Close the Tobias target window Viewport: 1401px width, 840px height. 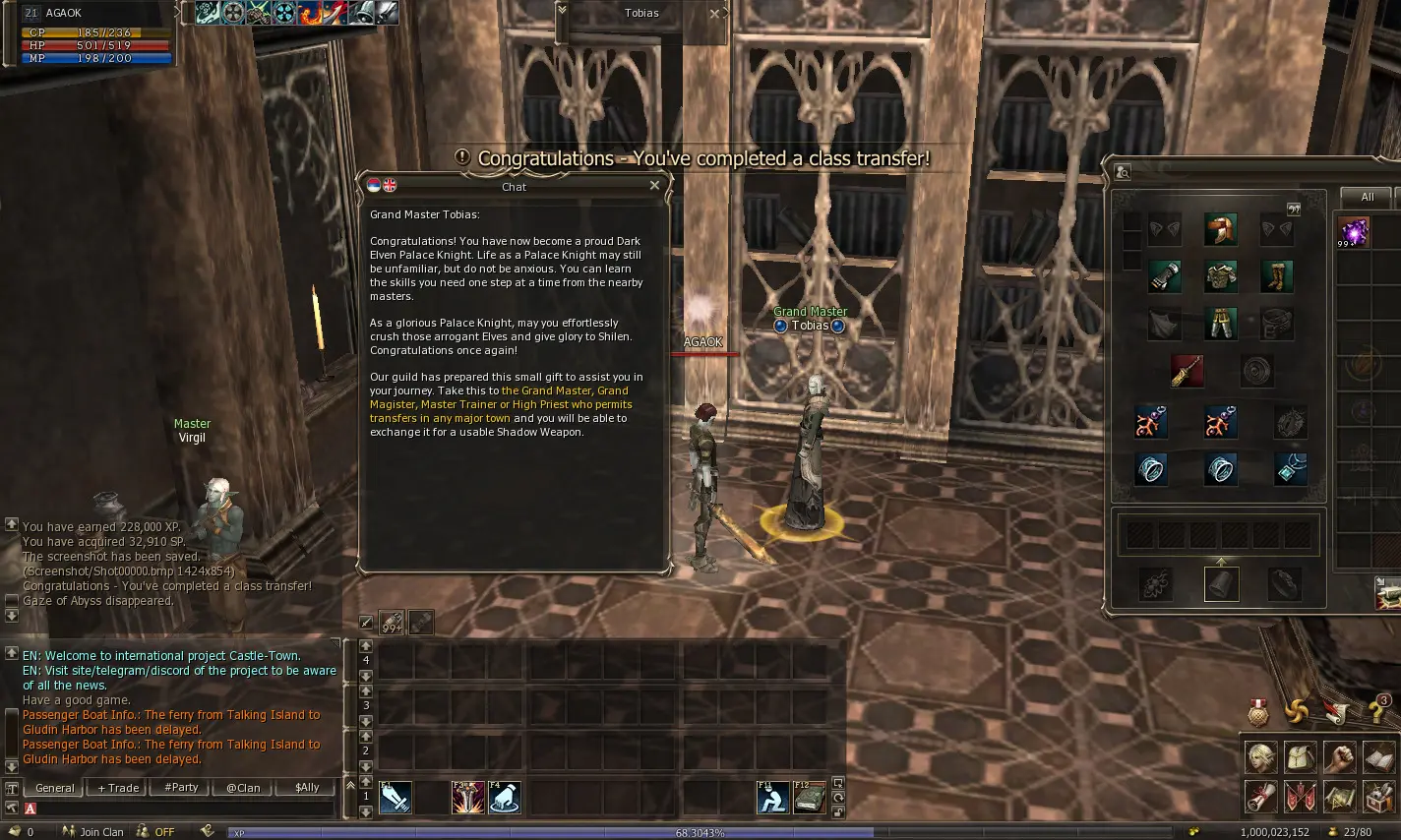coord(715,14)
